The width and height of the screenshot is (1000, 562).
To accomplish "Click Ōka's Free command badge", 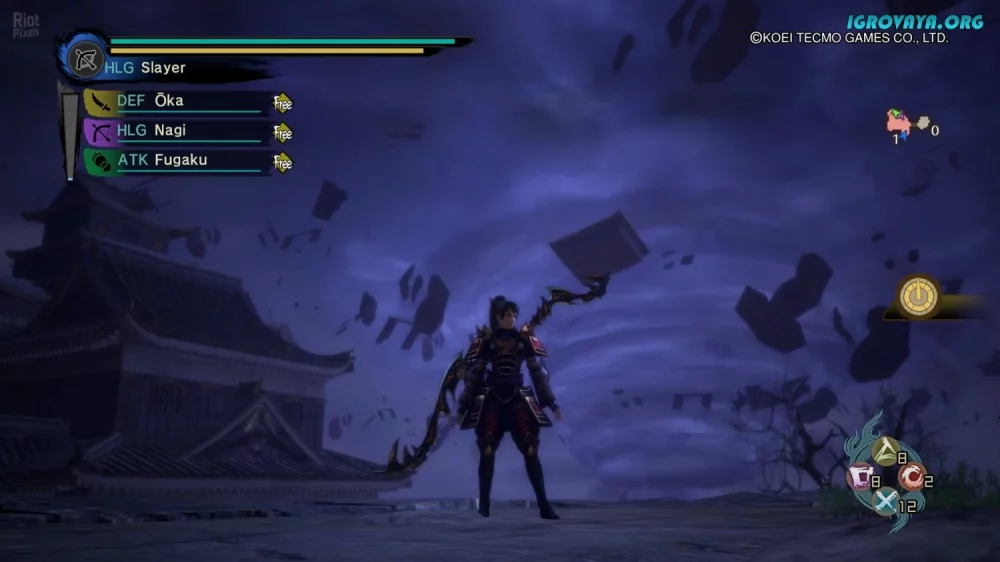I will pos(283,103).
